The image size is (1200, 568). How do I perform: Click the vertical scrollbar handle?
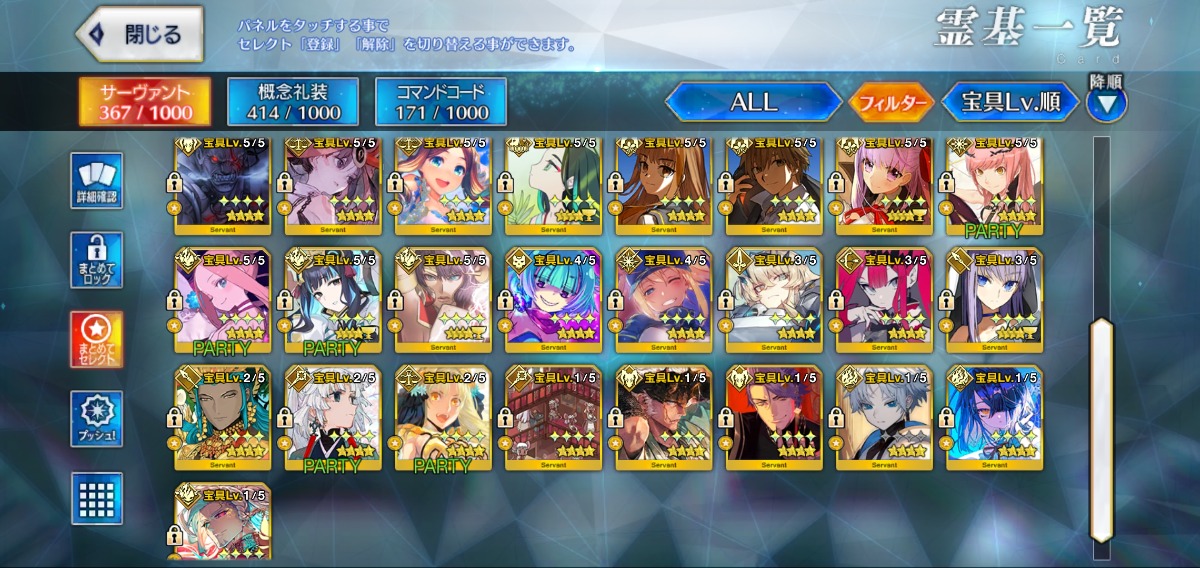(x=1101, y=382)
